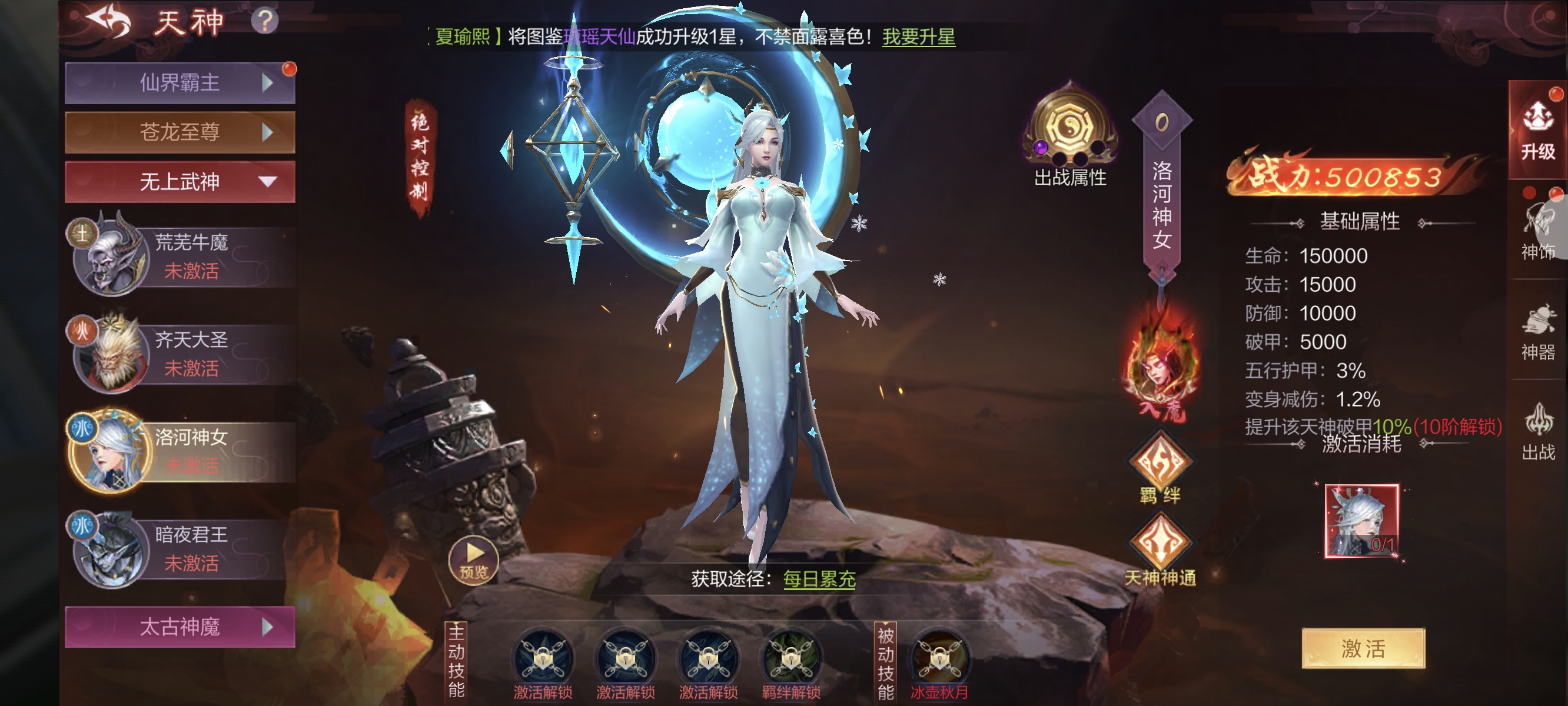Play the 预览 preview
Screen dimensions: 1568x706
click(x=474, y=560)
